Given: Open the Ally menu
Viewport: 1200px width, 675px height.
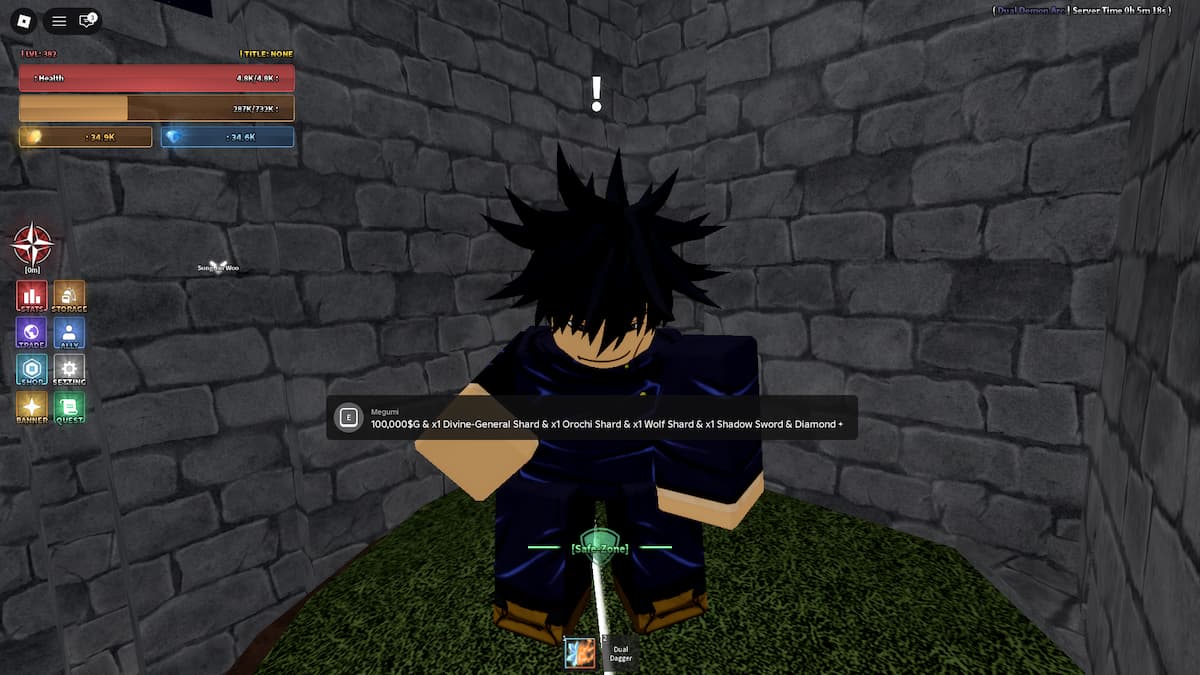Looking at the screenshot, I should pos(69,333).
